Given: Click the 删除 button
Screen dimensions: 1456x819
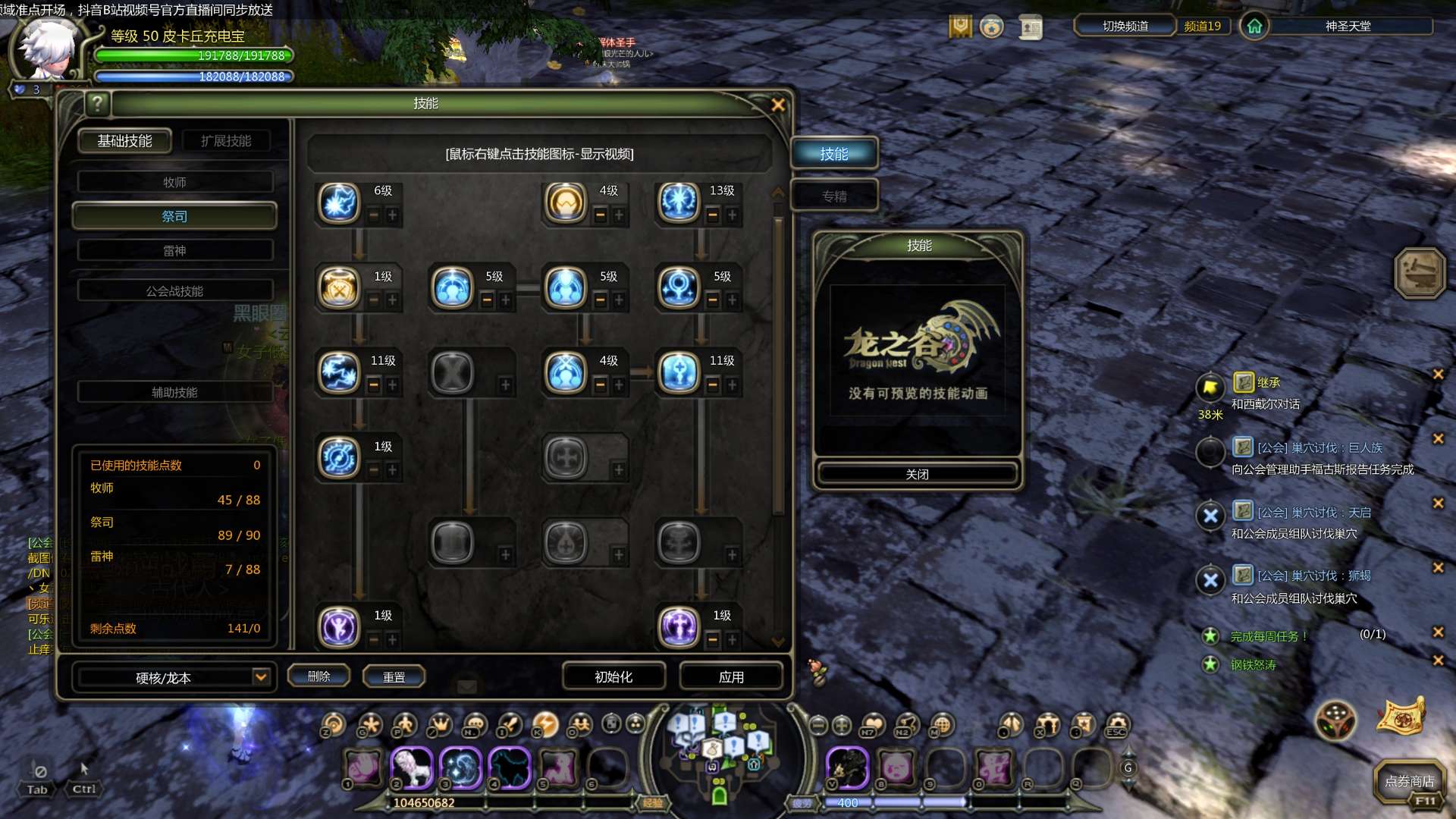Looking at the screenshot, I should click(318, 676).
